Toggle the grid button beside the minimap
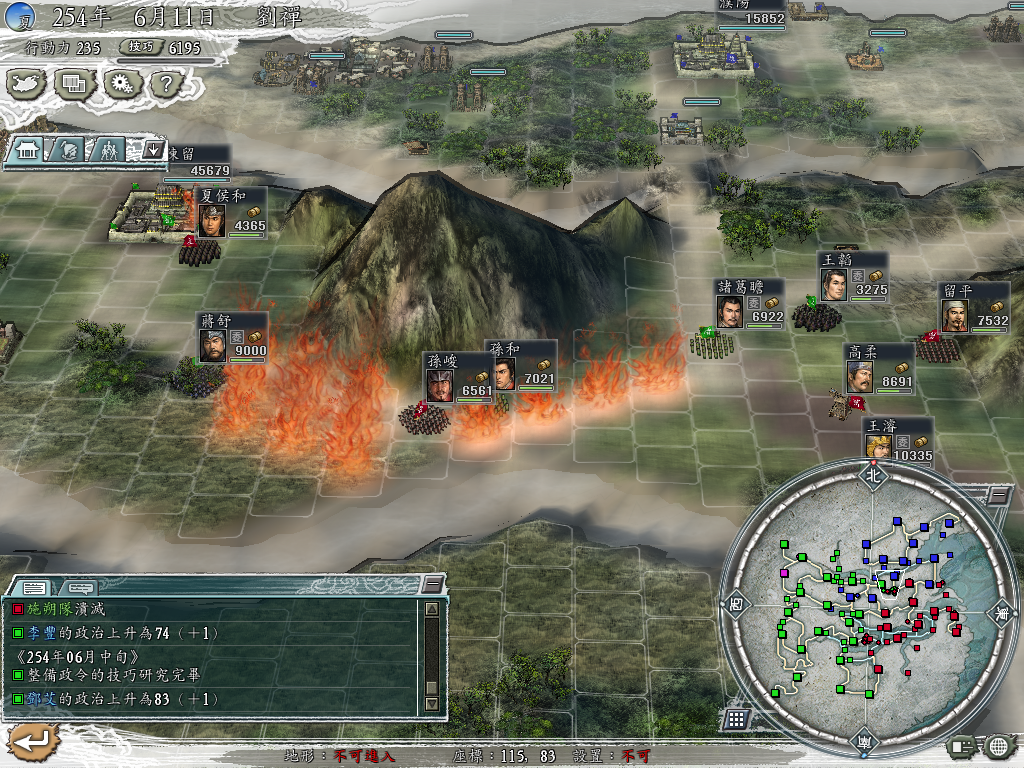 (735, 718)
